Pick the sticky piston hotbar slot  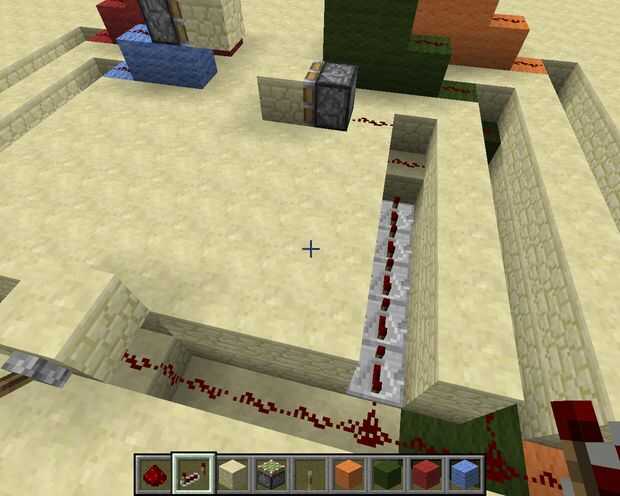point(270,473)
